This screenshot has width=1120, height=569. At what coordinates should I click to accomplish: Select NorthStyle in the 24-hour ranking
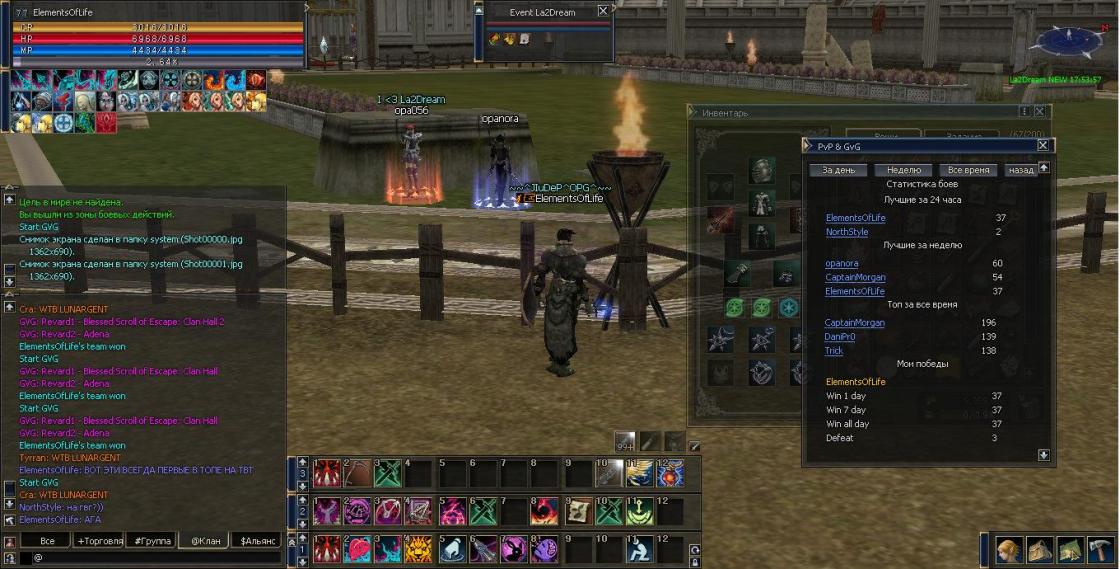tap(847, 232)
